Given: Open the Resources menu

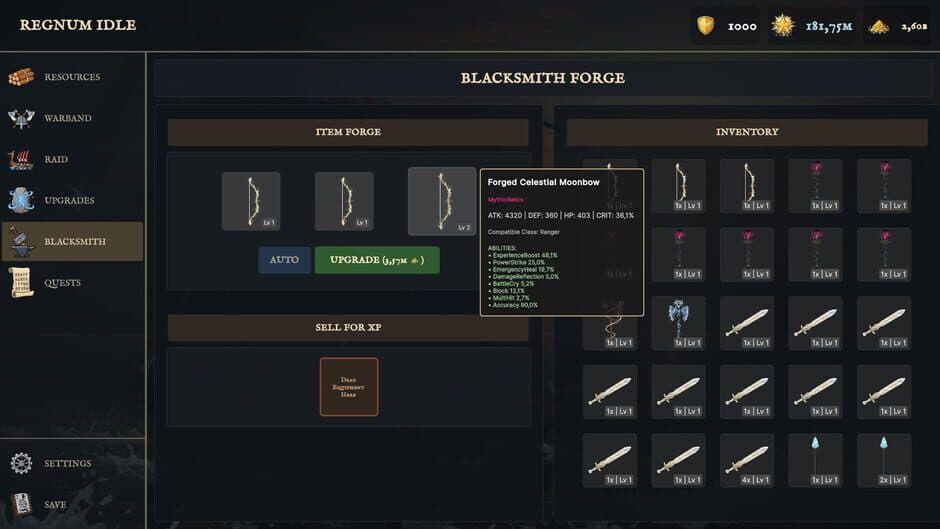Looking at the screenshot, I should [x=71, y=77].
